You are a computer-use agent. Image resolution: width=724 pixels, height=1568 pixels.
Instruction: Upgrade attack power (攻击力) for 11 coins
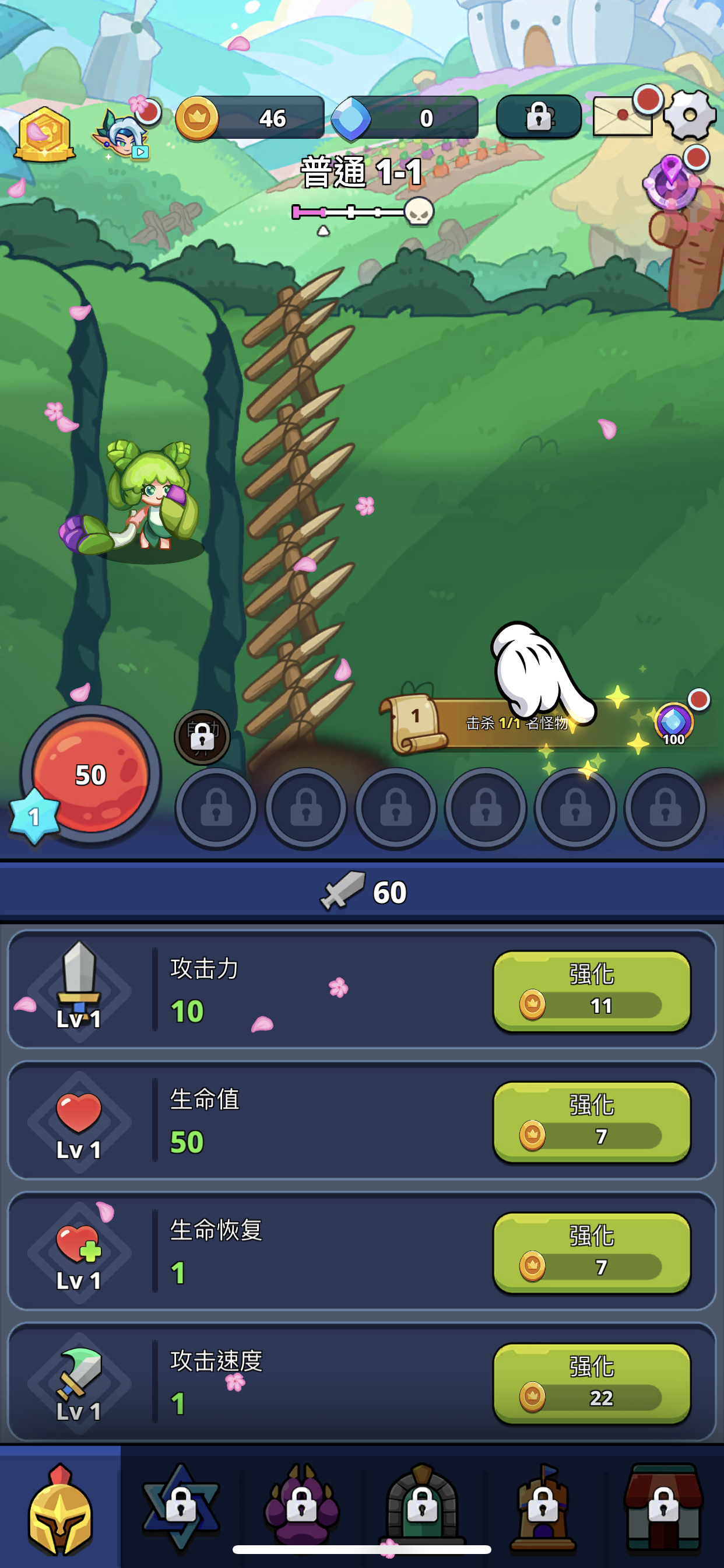591,991
